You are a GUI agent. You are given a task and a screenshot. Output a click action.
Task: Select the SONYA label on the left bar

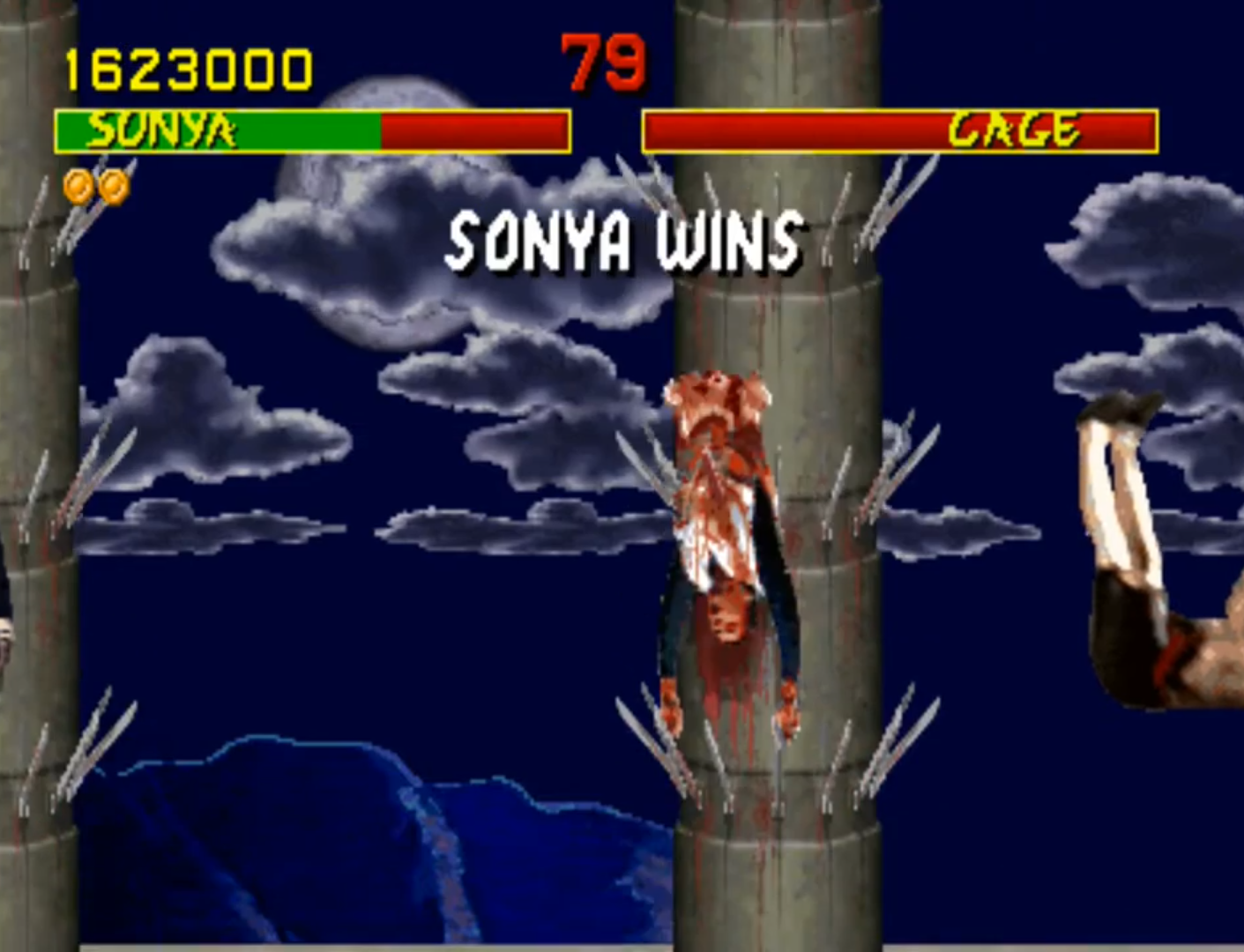click(x=161, y=128)
